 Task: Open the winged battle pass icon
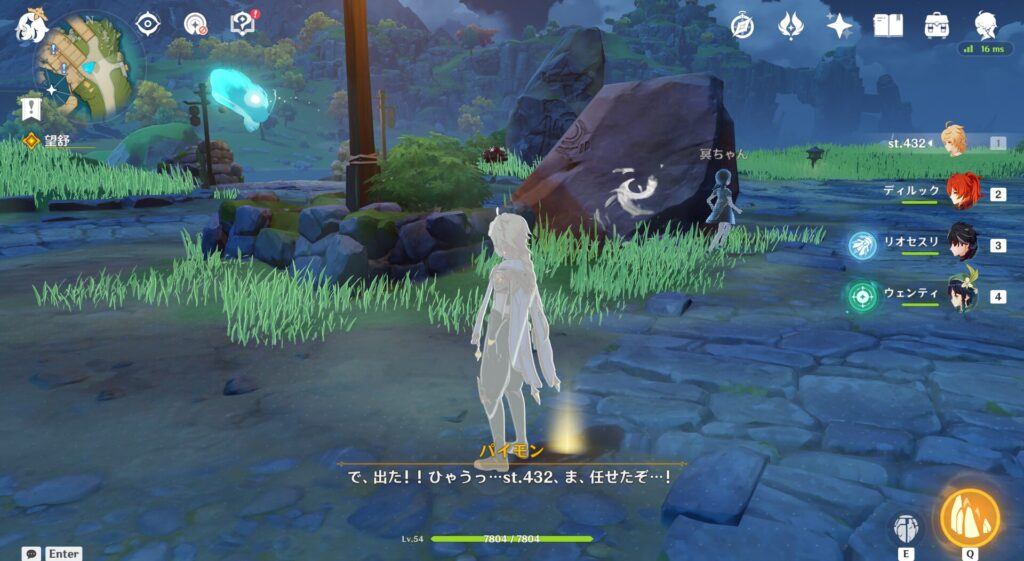click(792, 25)
